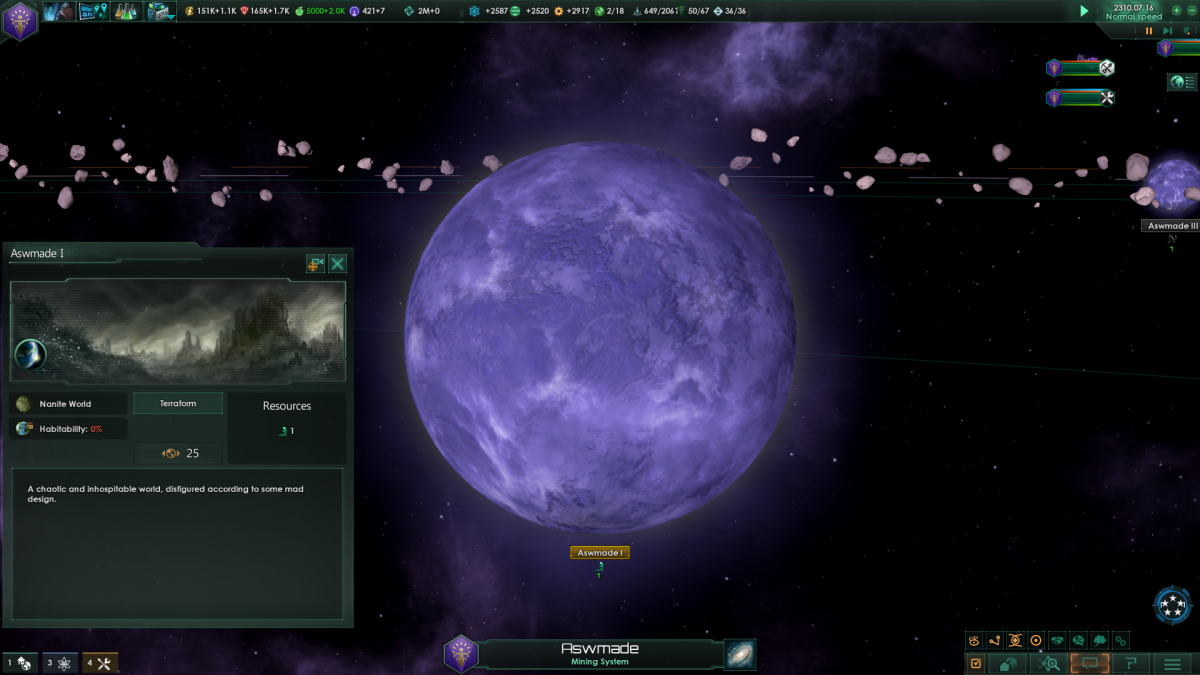
Task: Select the Aswmade III planet label
Action: point(1172,226)
